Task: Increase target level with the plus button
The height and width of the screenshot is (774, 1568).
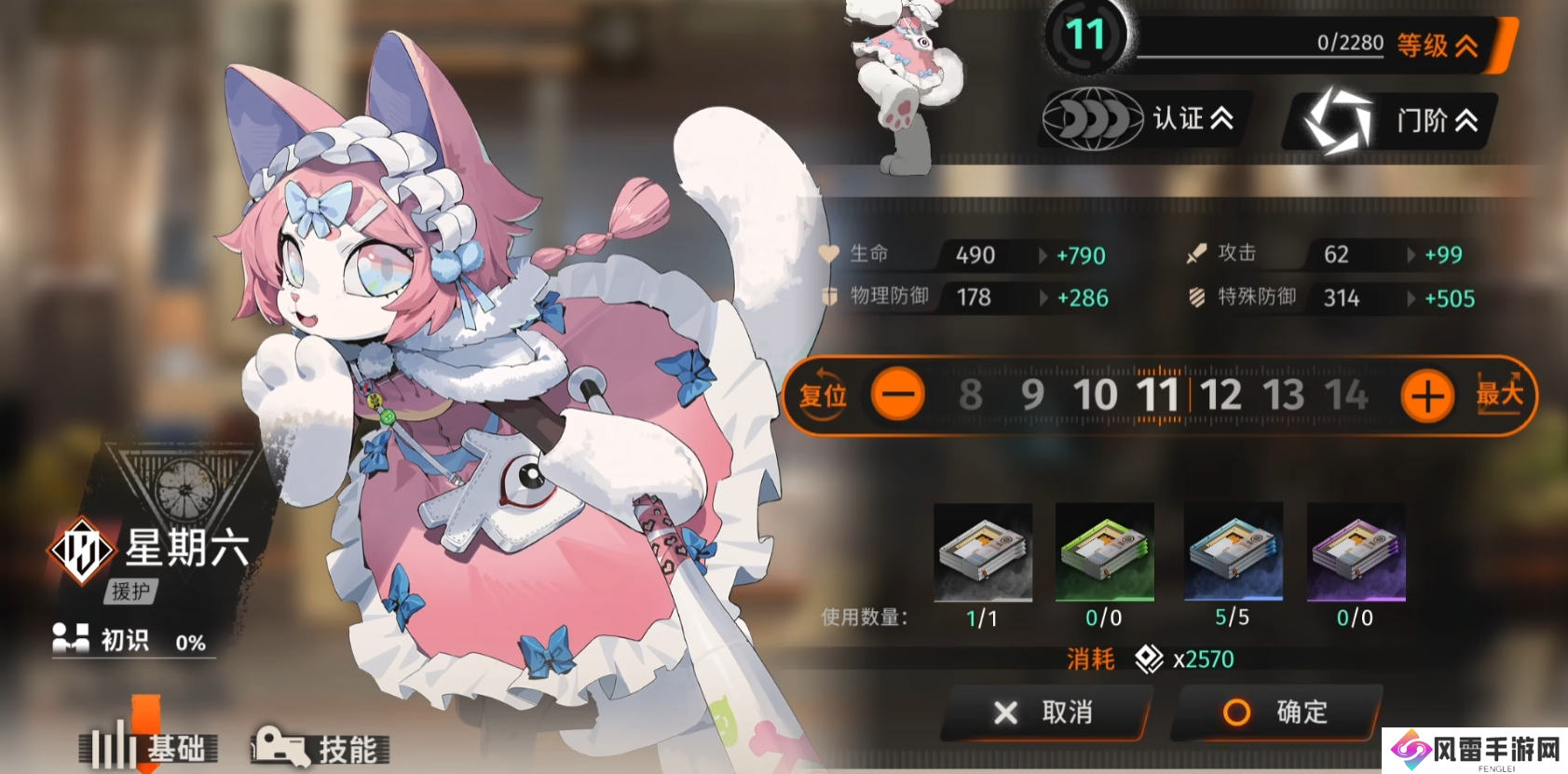Action: click(x=1426, y=396)
